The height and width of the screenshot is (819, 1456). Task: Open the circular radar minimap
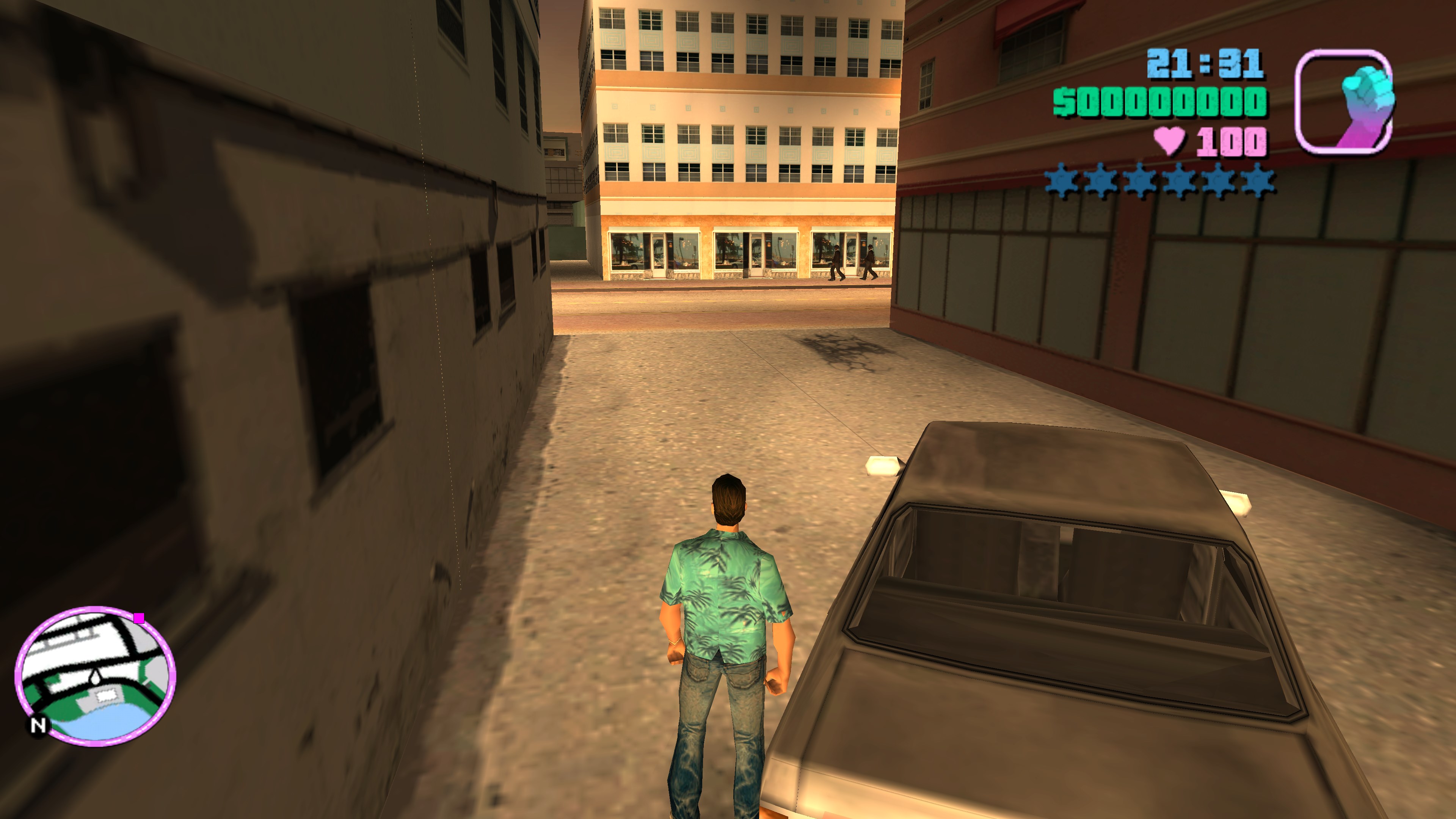[95, 676]
